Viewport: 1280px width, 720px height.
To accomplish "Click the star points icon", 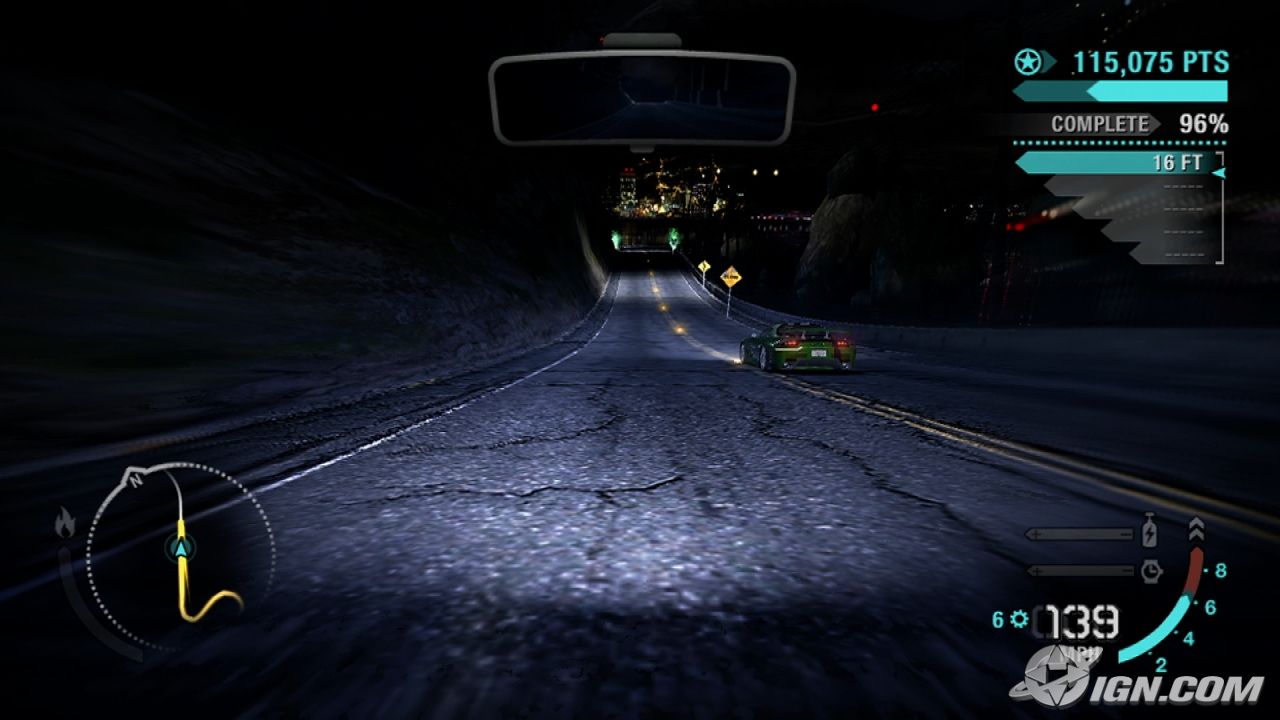I will pyautogui.click(x=1026, y=62).
